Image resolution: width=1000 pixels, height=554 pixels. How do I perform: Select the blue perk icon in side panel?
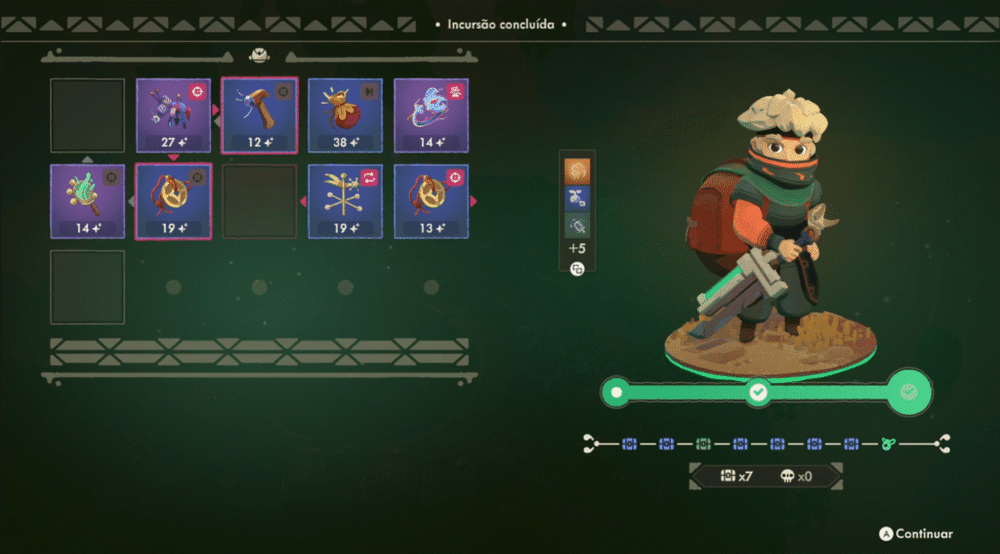[577, 197]
